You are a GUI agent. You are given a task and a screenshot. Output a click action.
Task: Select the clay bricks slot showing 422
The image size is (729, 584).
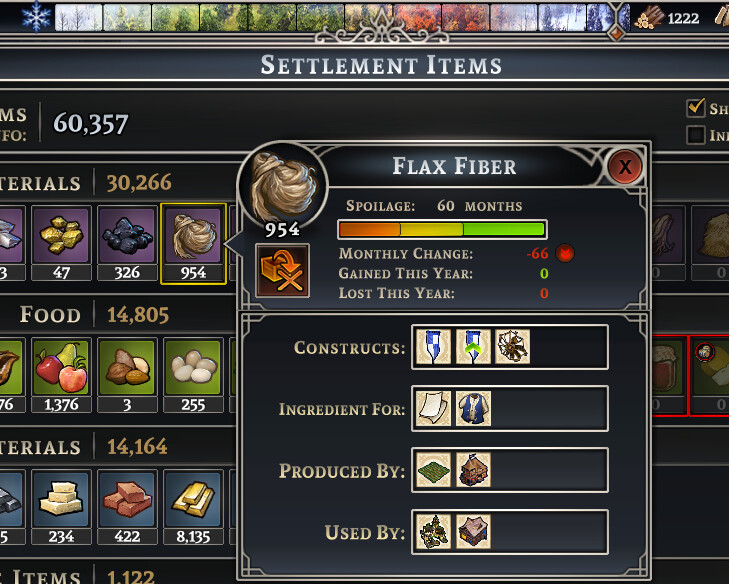128,502
